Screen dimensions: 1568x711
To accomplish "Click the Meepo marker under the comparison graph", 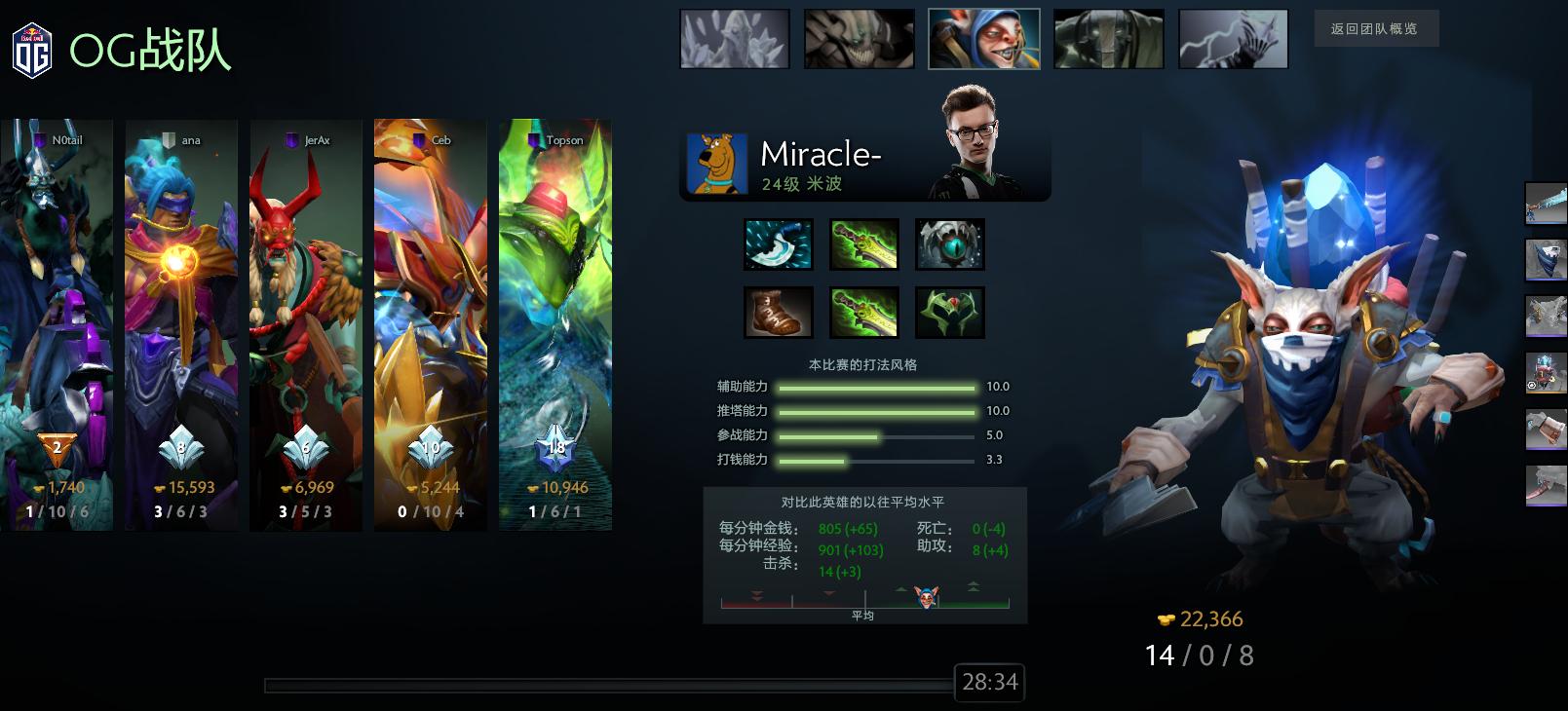I will coord(929,597).
